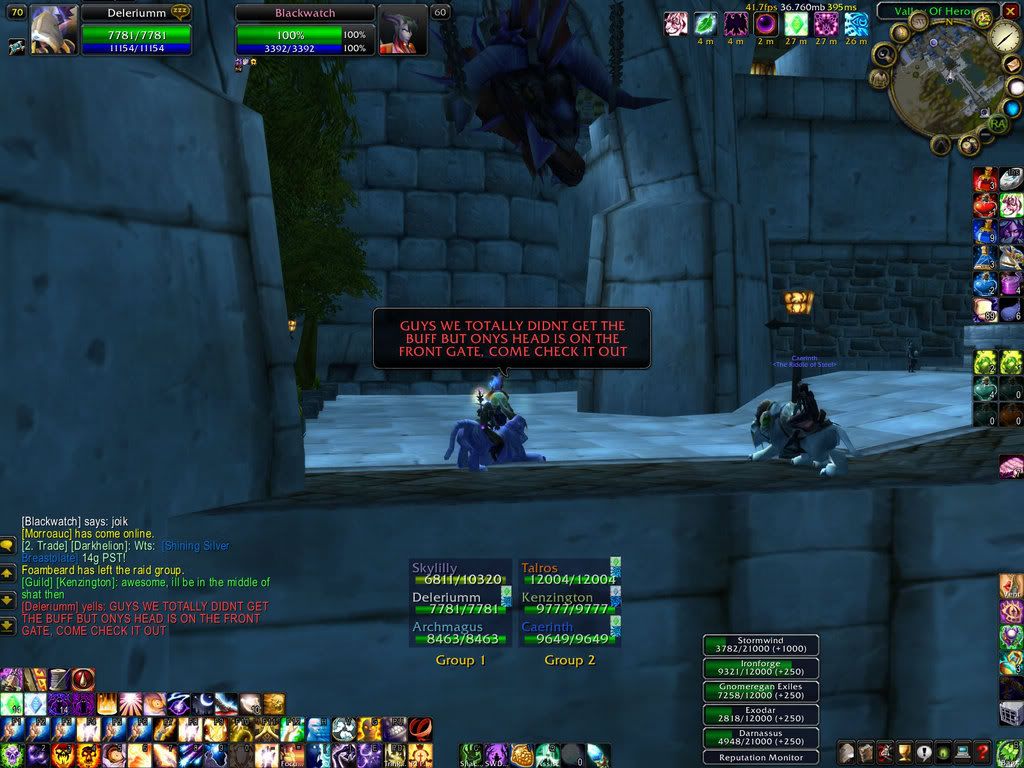
Task: Click Blackwatch's target portrait
Action: point(403,29)
